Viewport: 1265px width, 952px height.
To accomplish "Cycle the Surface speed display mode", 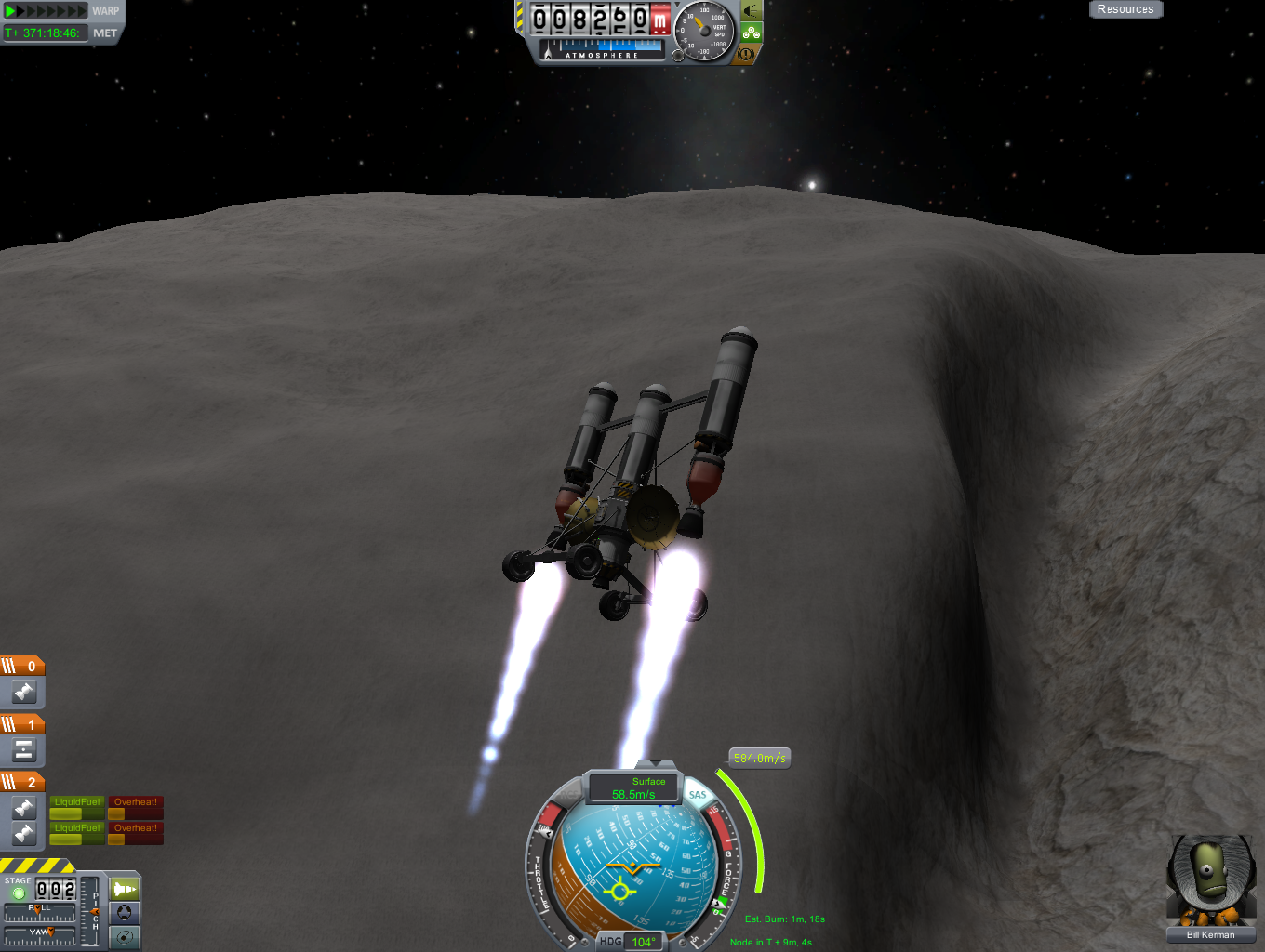I will [x=634, y=787].
